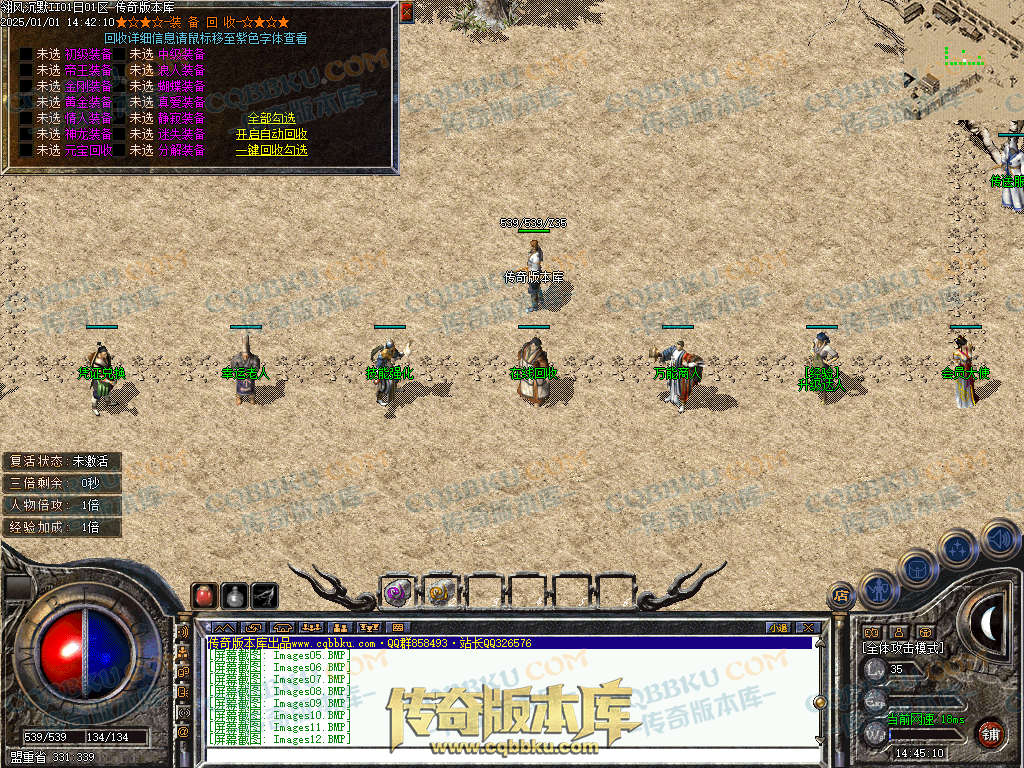Open the bag inventory round button
This screenshot has height=768, width=1024.
[x=917, y=568]
